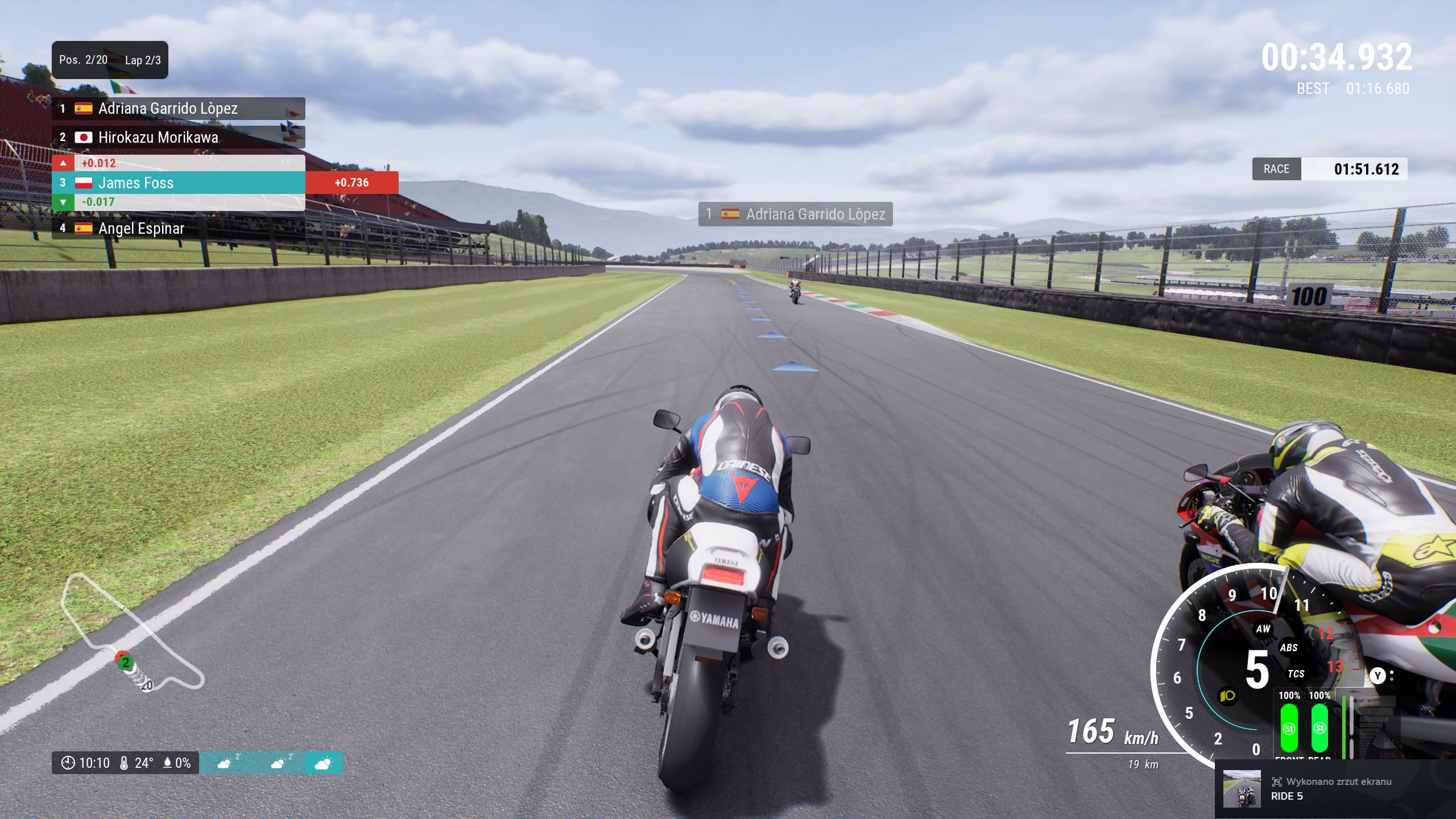Click the Y controller button icon

click(1378, 676)
